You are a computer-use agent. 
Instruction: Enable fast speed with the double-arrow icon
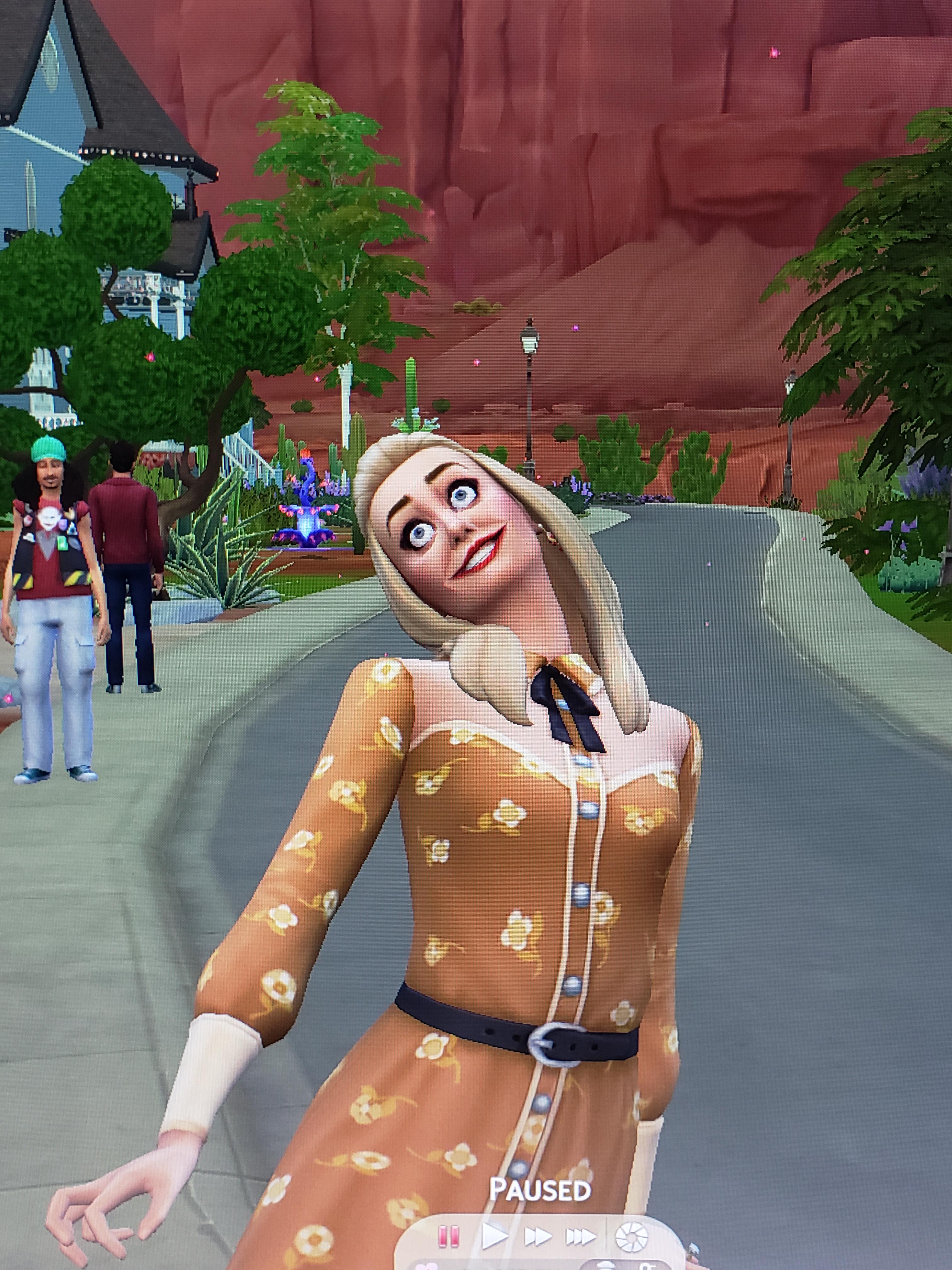[538, 1236]
